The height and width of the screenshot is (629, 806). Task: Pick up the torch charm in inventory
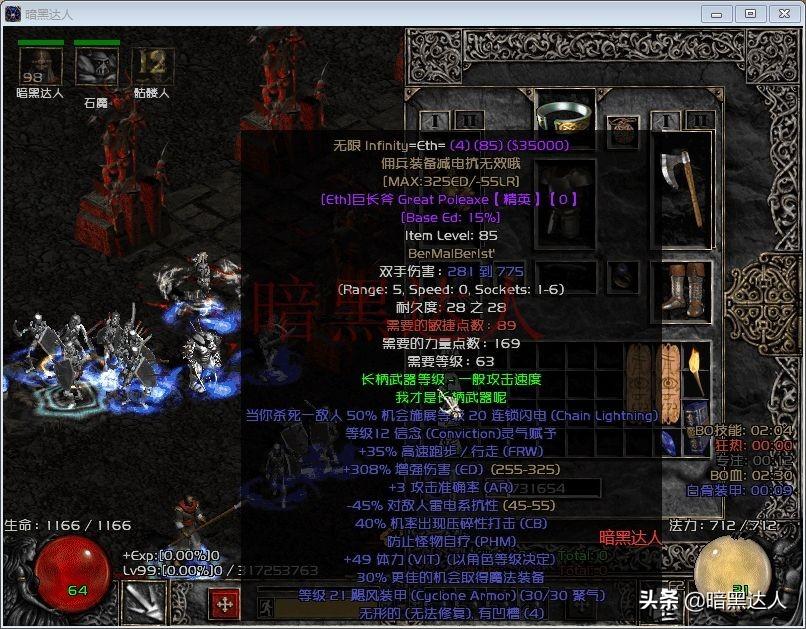pos(697,370)
